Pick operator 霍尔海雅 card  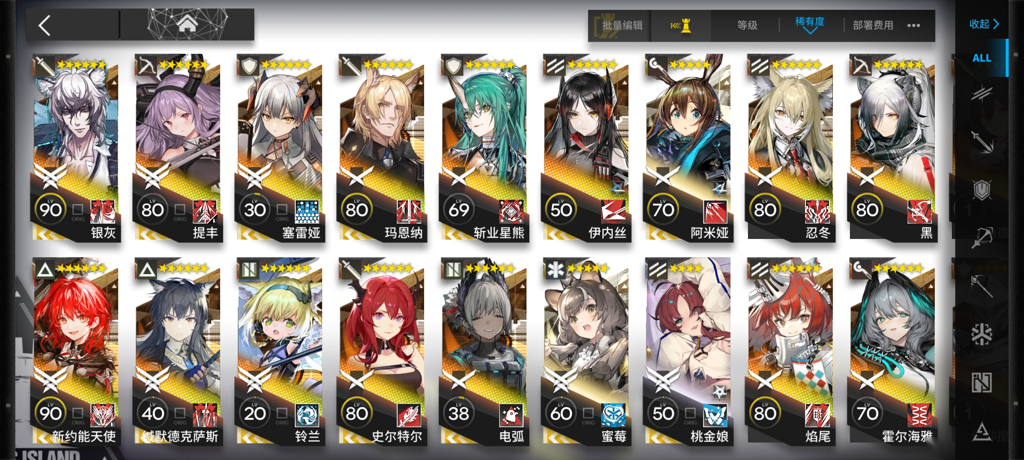click(x=892, y=352)
